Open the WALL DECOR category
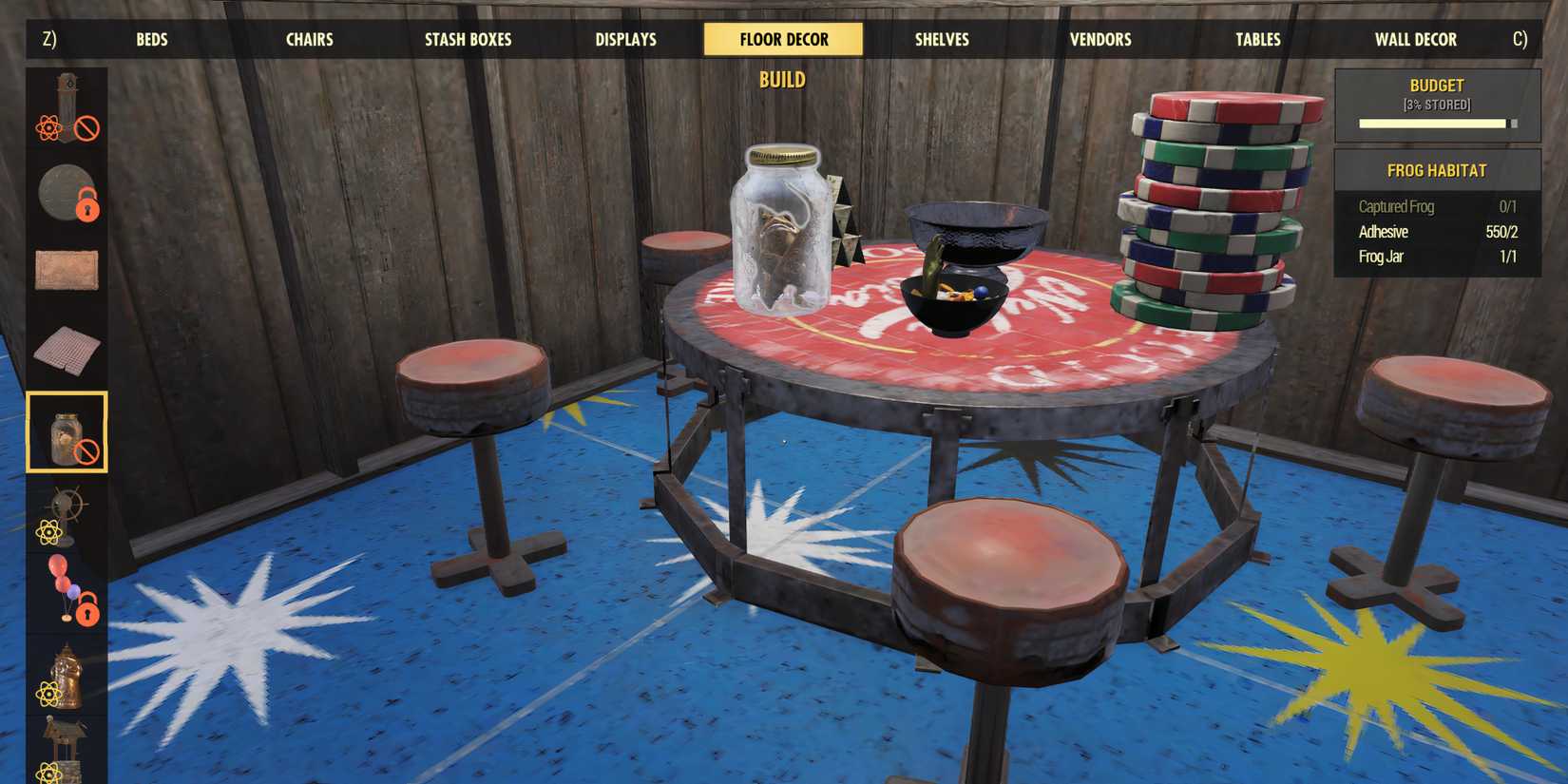Viewport: 1568px width, 784px height. [1415, 39]
